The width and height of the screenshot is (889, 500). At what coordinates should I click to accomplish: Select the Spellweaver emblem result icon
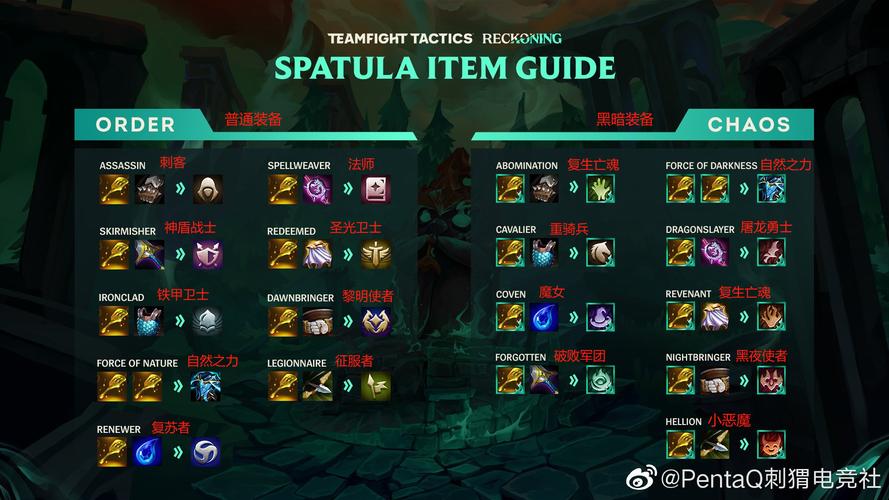(376, 189)
